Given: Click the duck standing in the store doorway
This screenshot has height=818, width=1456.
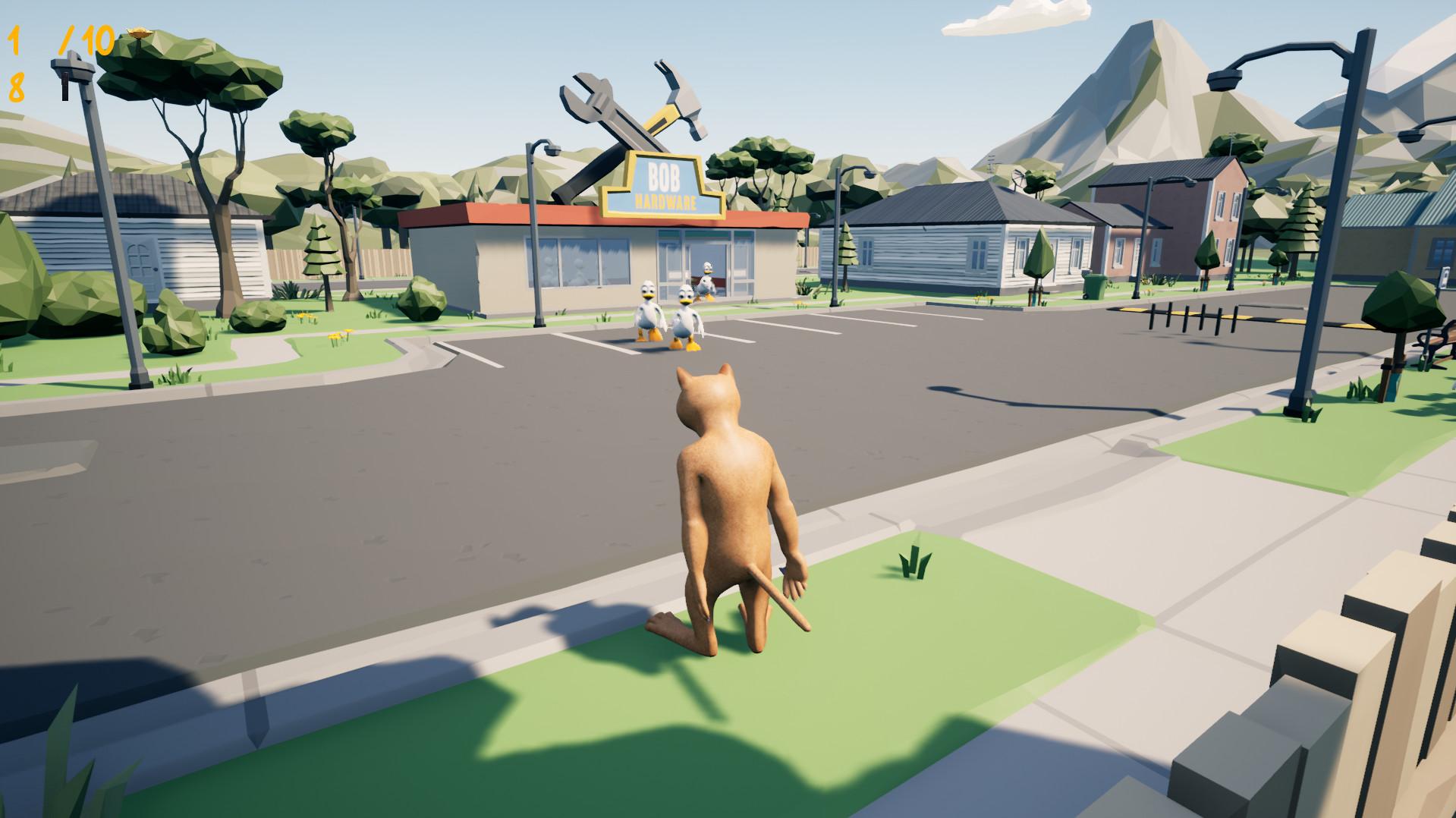Looking at the screenshot, I should click(707, 282).
